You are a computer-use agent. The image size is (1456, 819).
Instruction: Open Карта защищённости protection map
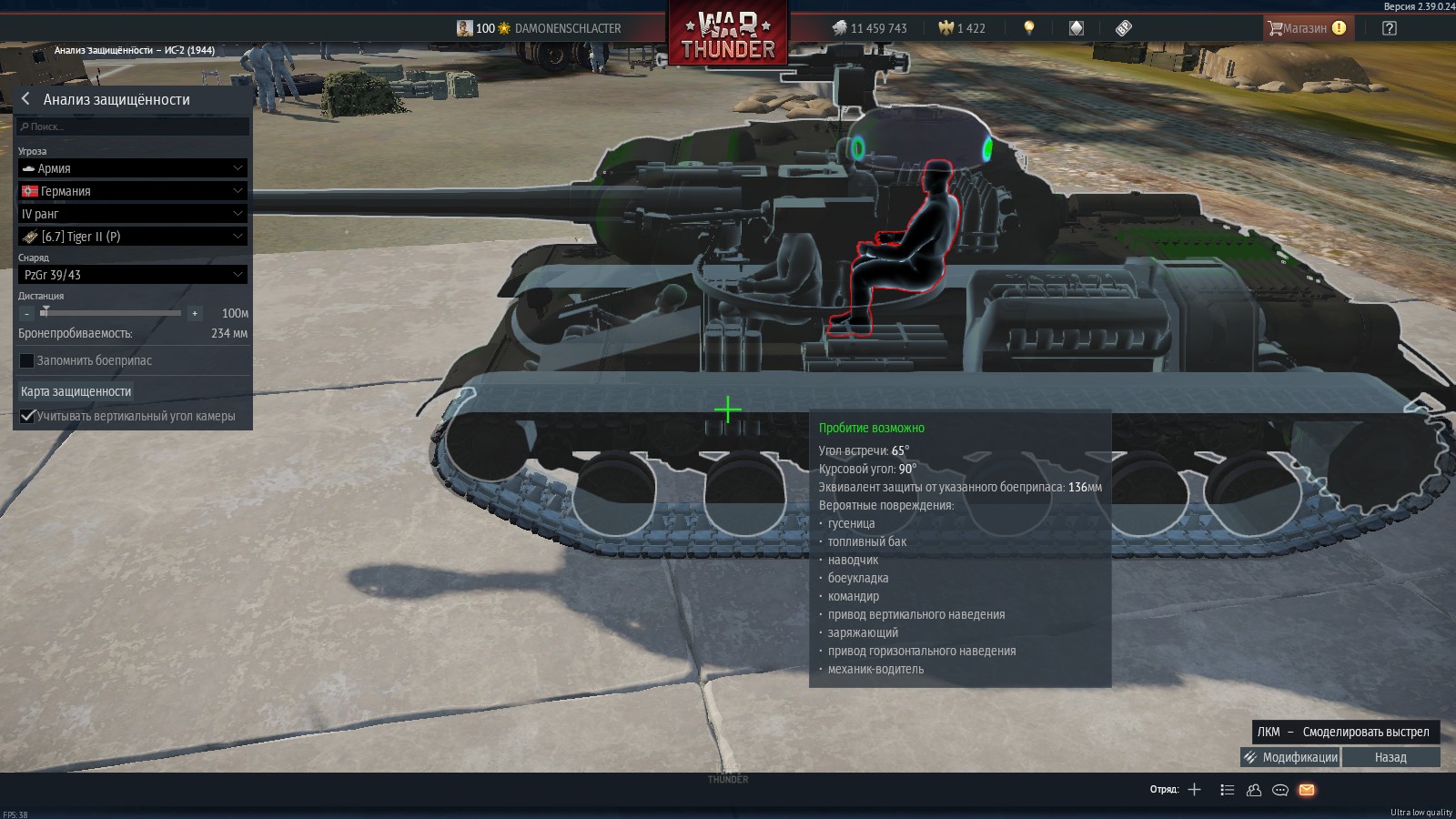coord(76,391)
